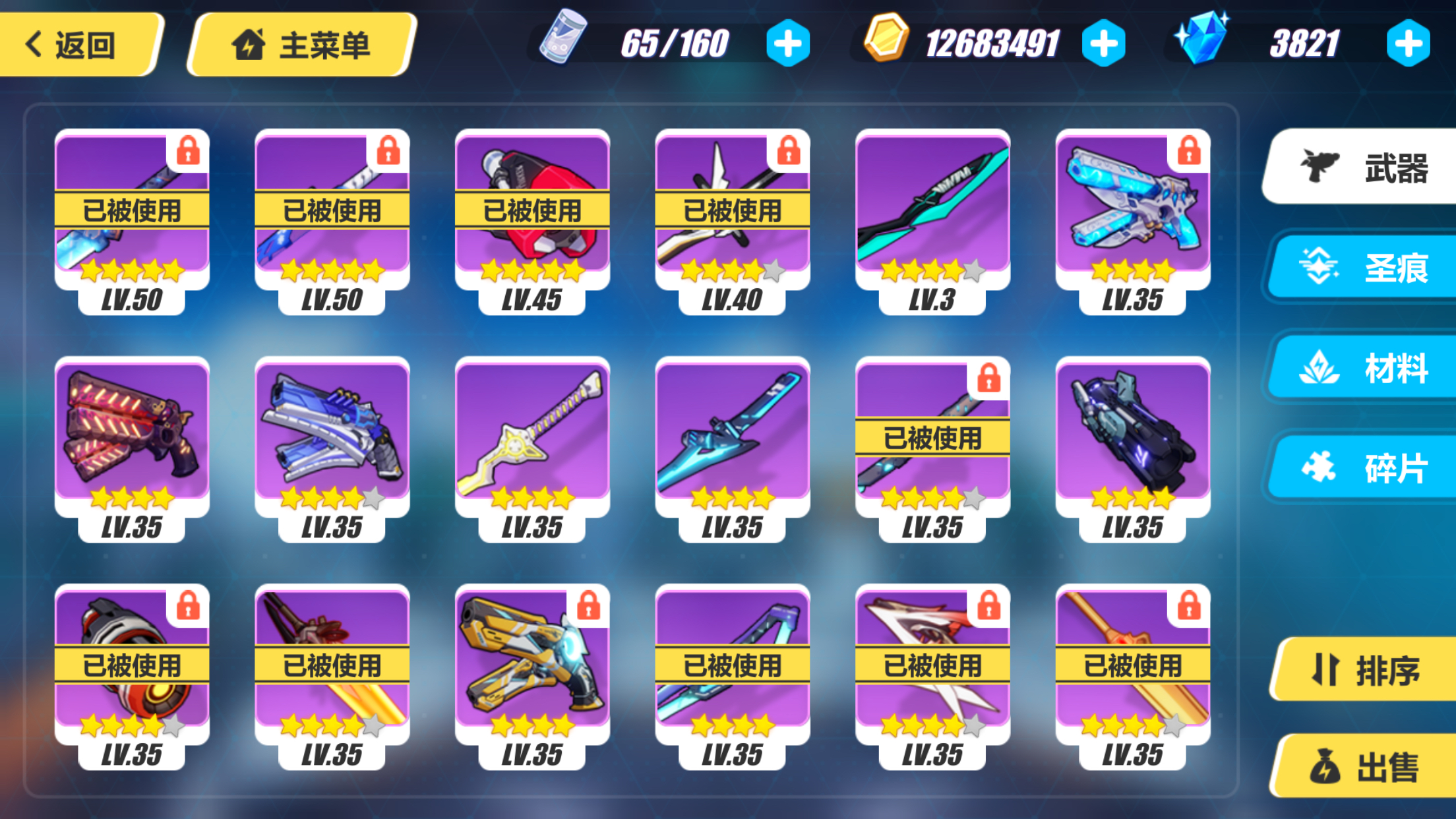Tap the plus beside 12683491 coins

1104,42
